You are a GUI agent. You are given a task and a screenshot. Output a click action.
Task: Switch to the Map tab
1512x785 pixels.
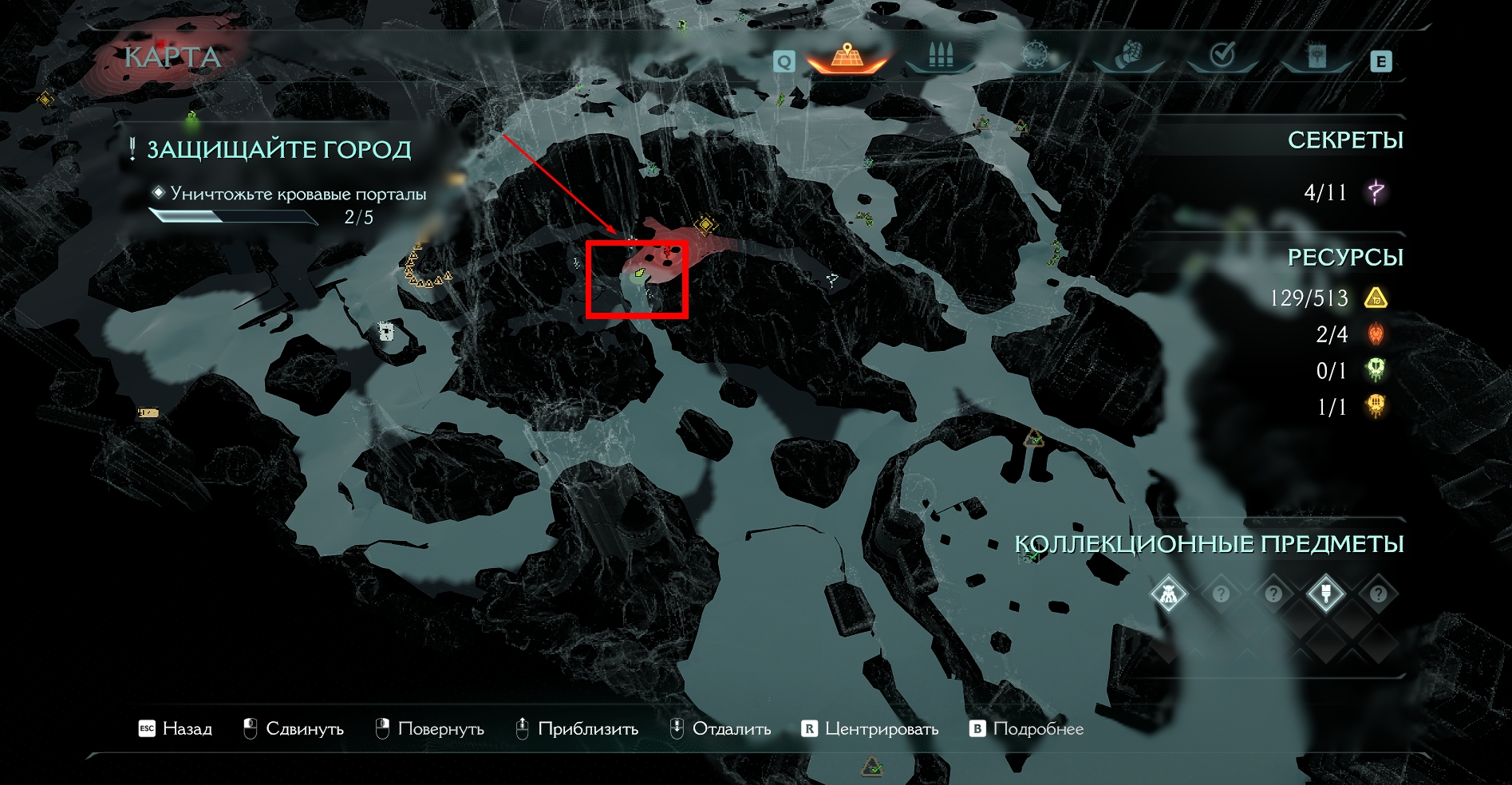[847, 57]
